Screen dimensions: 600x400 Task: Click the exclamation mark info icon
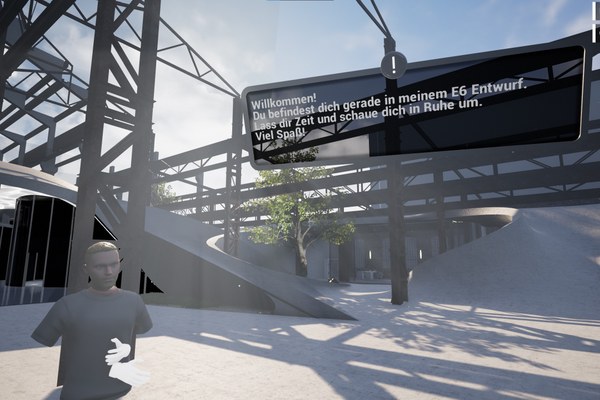click(394, 65)
